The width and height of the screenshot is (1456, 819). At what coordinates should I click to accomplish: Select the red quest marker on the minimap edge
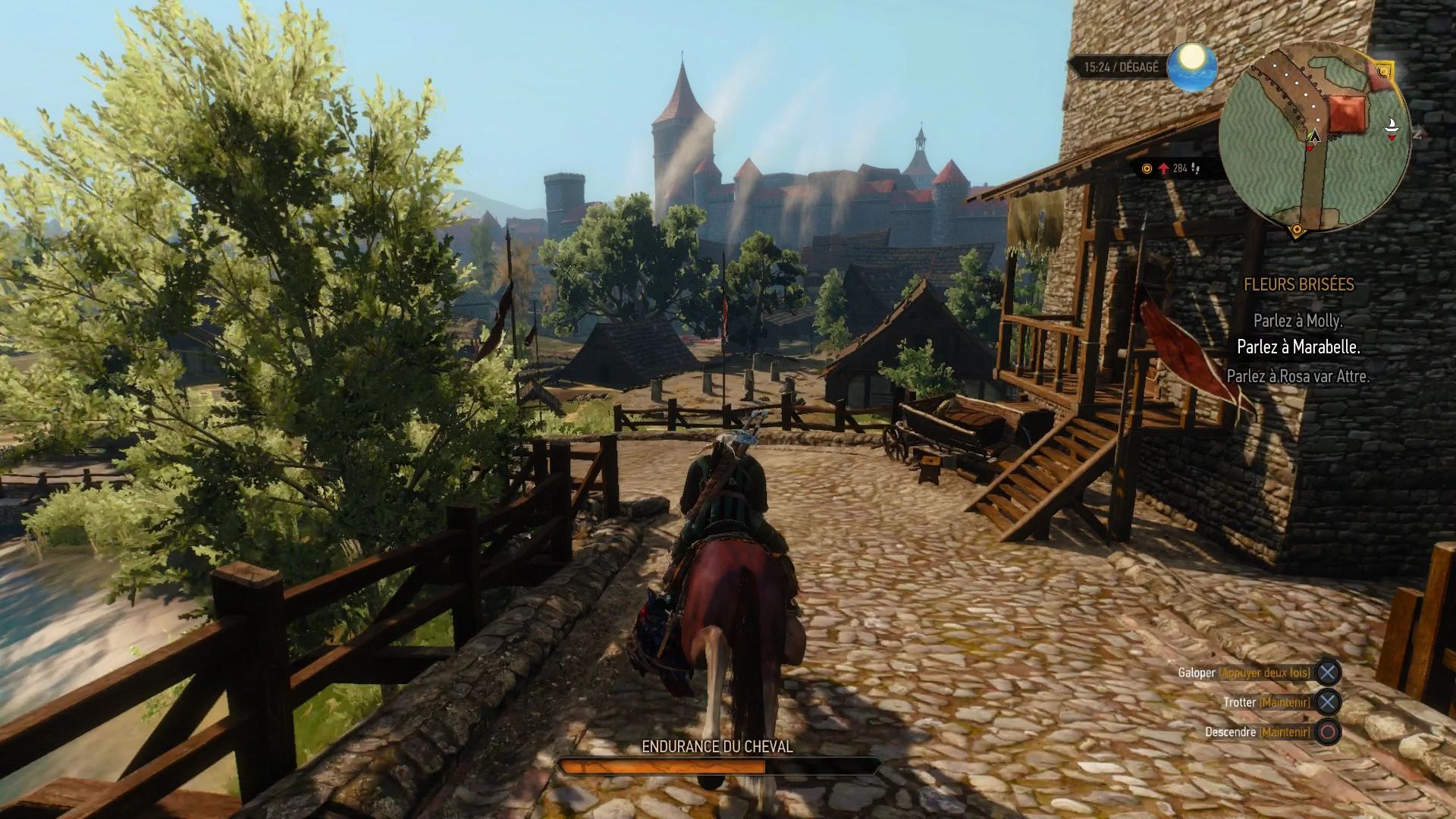(1383, 71)
